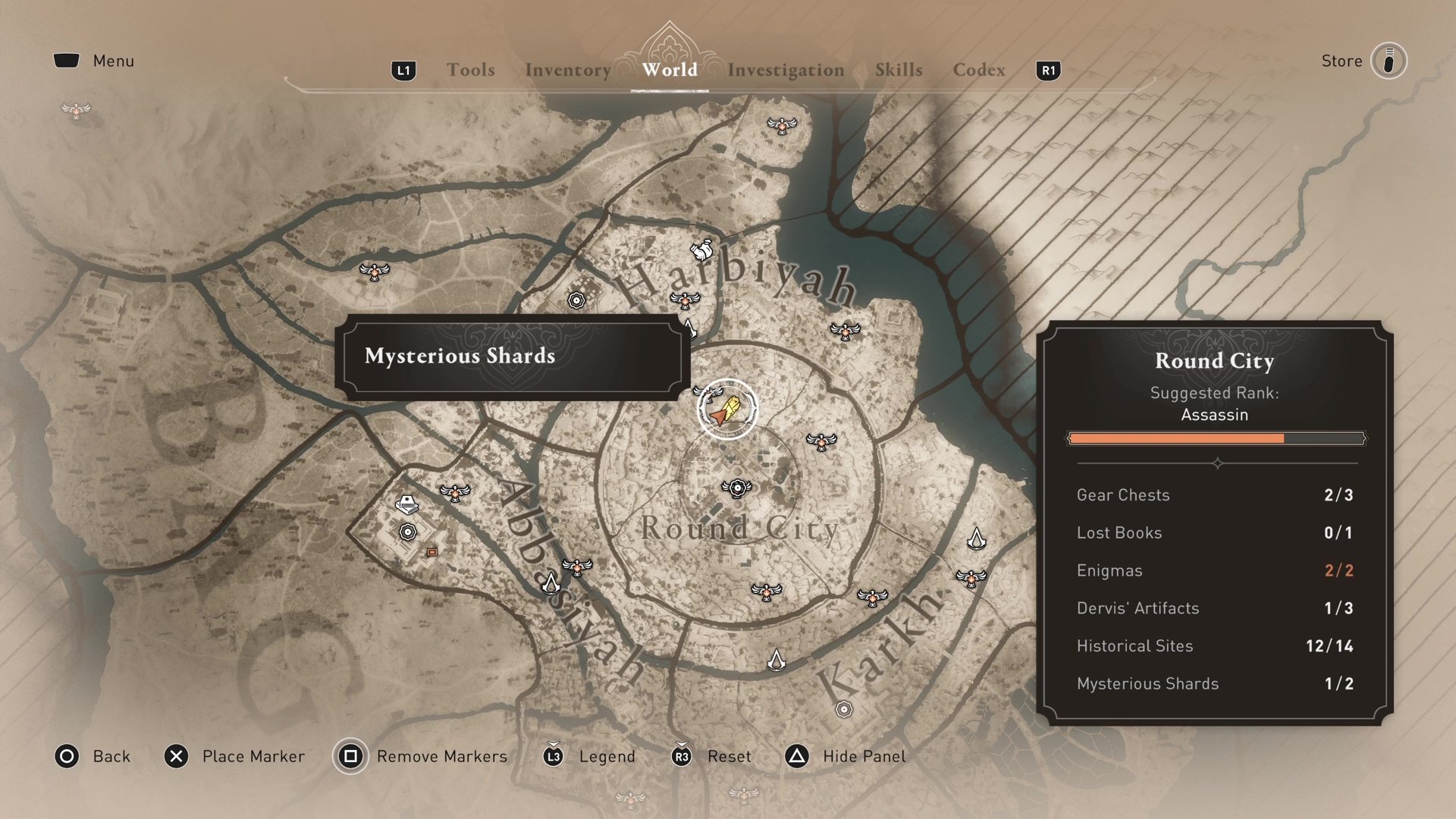Open the Inventory tab
The image size is (1456, 819).
point(567,70)
